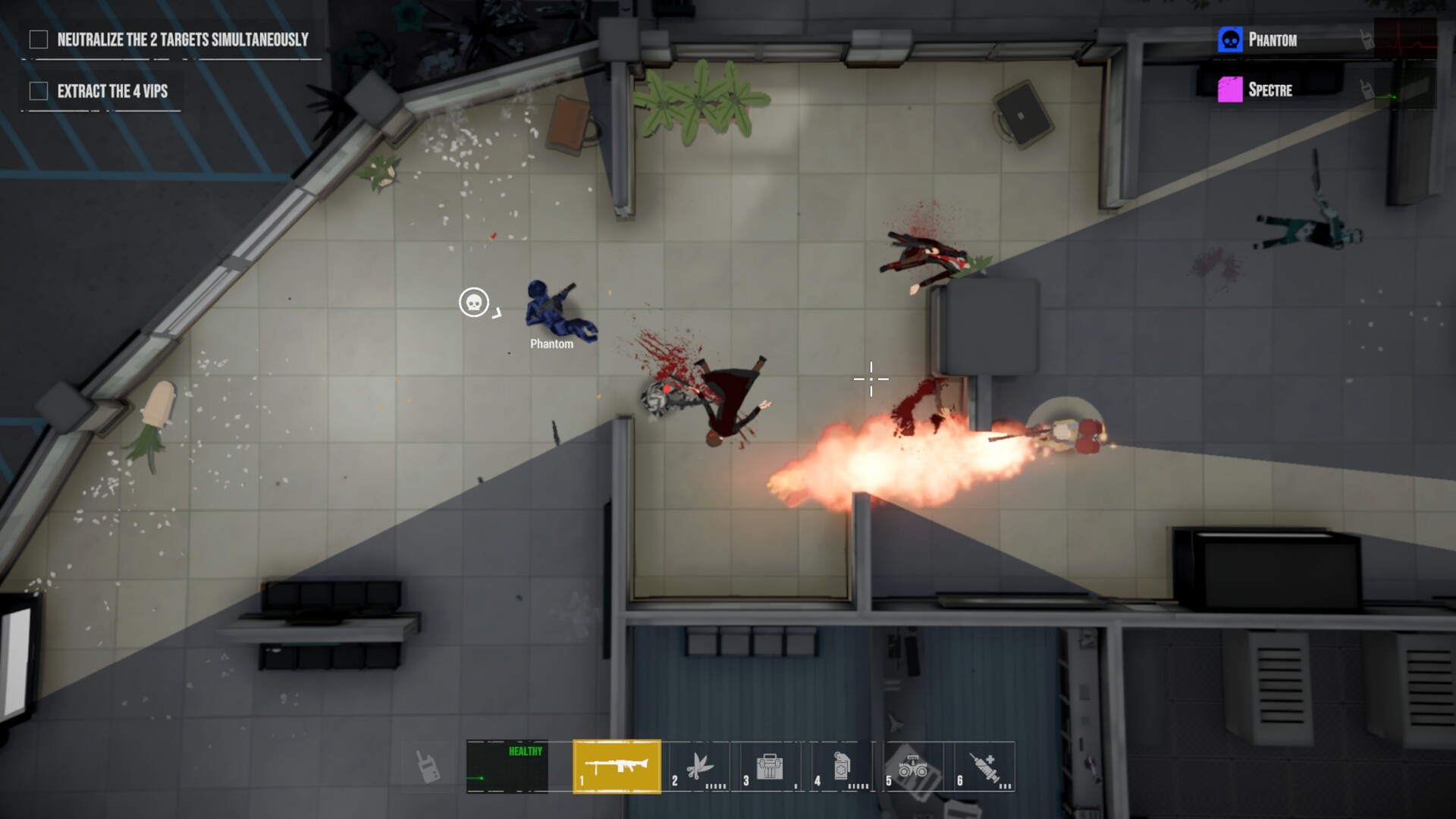Select the throwing knives in slot 2
The width and height of the screenshot is (1456, 819).
[701, 767]
